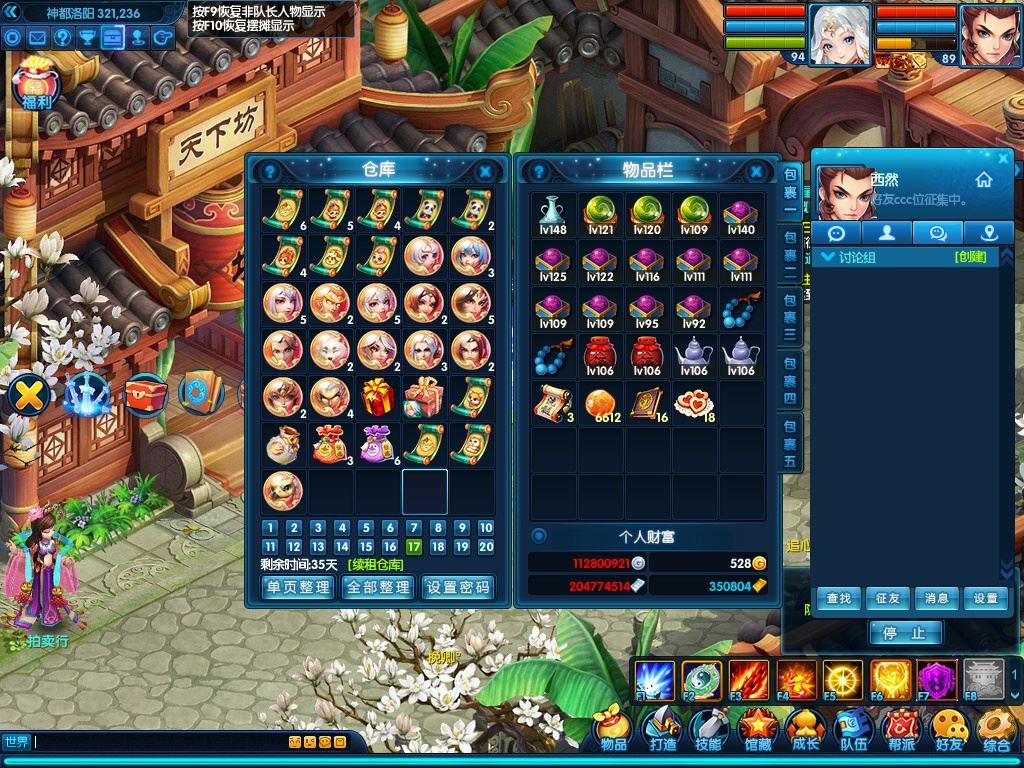Open the 消息 messages button
Viewport: 1024px width, 768px height.
(936, 598)
